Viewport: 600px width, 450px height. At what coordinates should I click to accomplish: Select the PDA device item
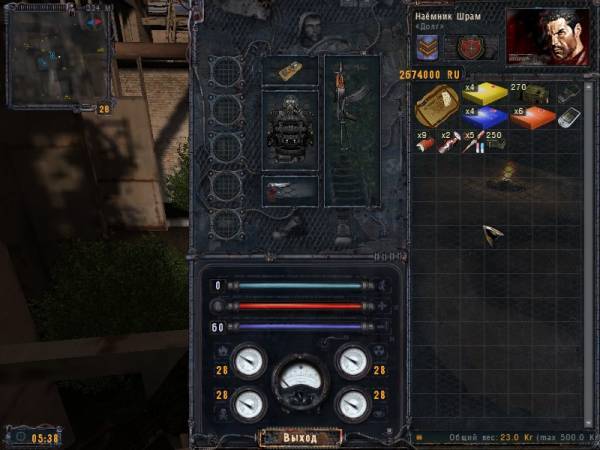tap(568, 118)
